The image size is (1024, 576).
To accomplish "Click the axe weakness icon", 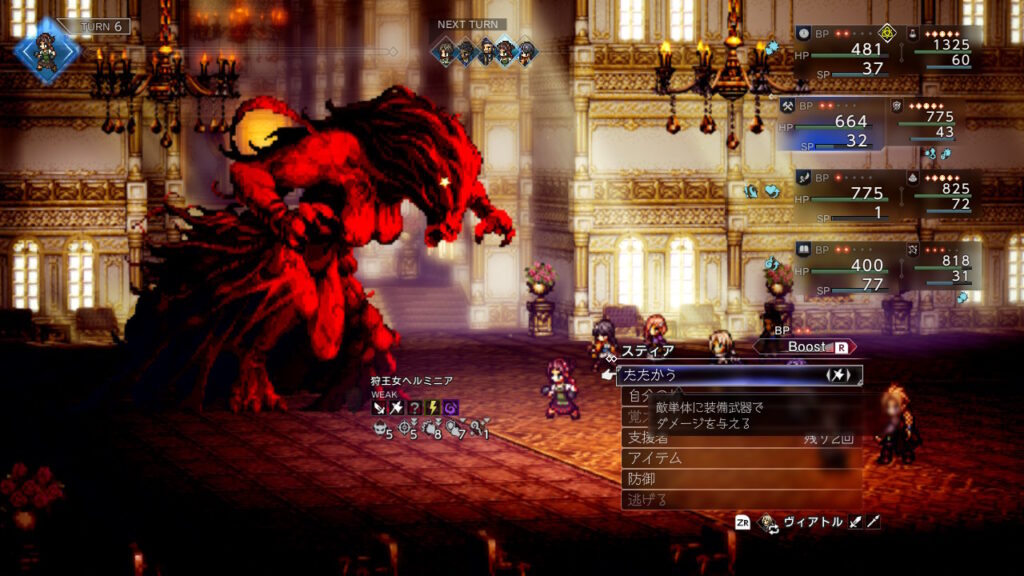I will click(x=398, y=407).
